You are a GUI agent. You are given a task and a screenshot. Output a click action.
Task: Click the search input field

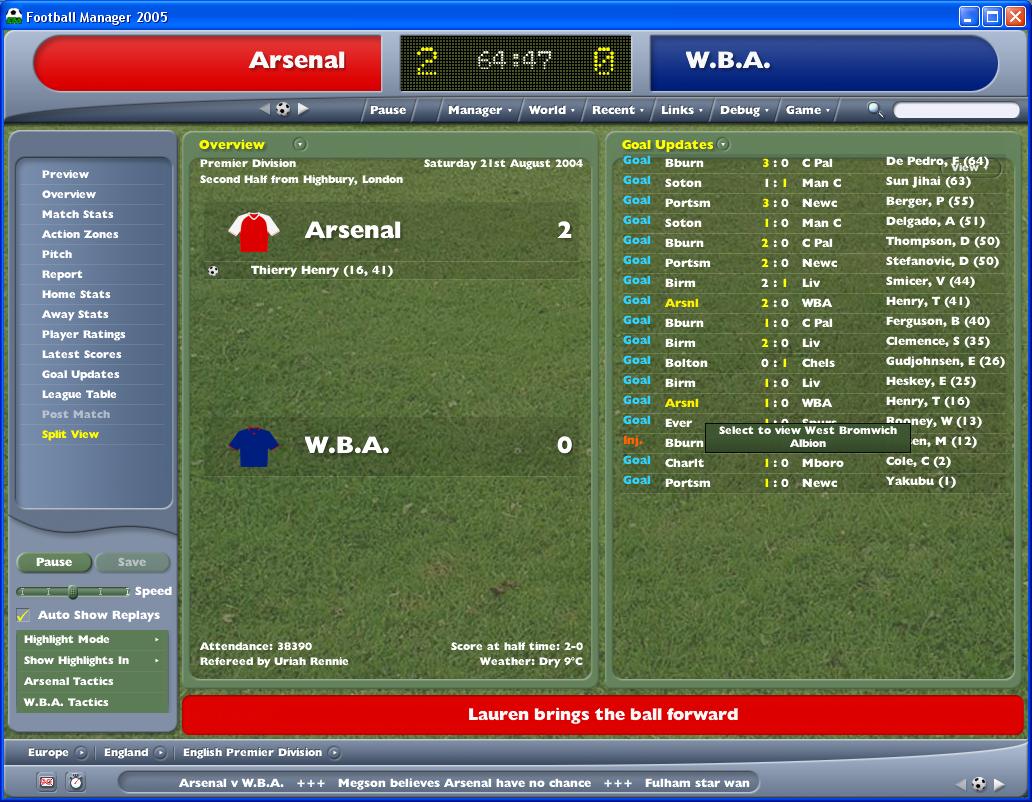(x=955, y=110)
